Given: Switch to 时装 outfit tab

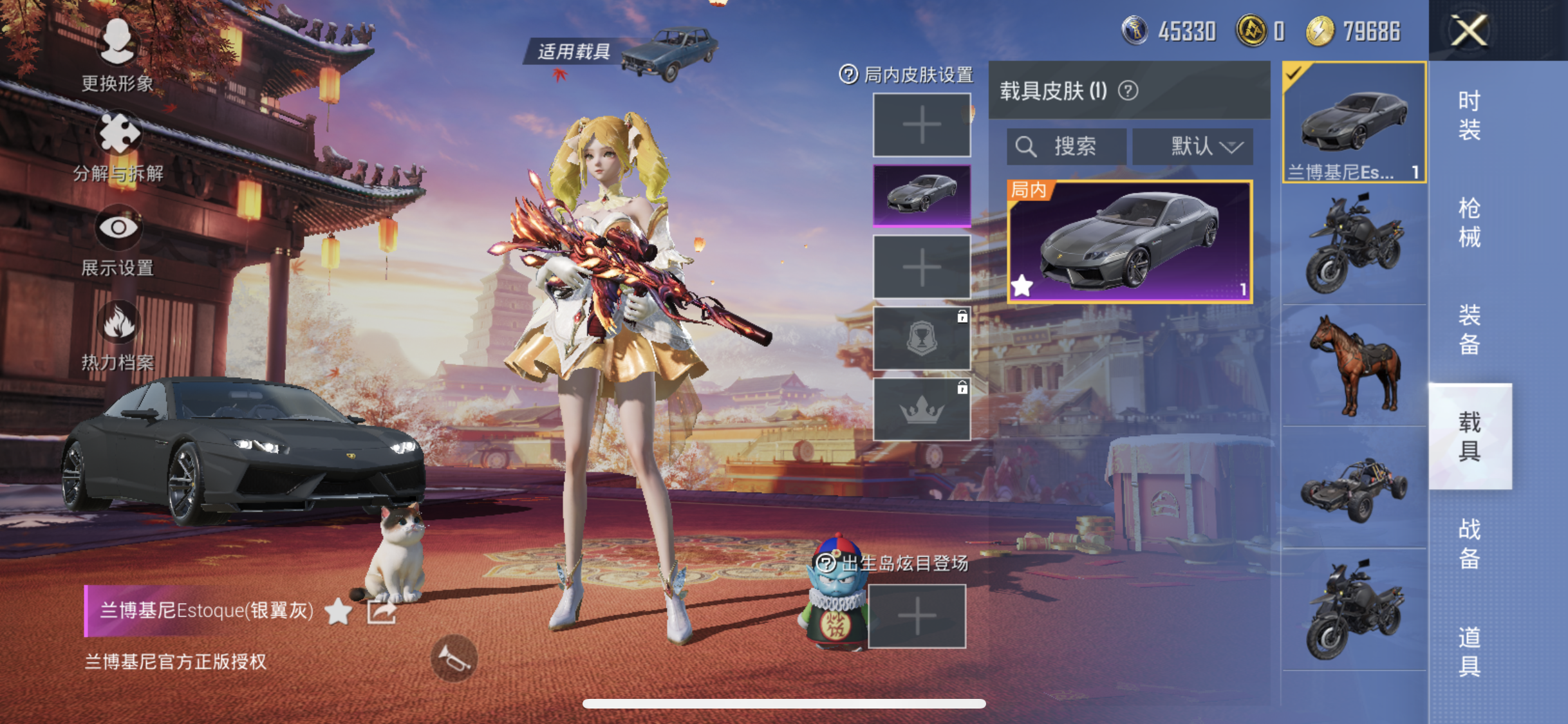Looking at the screenshot, I should [1469, 116].
